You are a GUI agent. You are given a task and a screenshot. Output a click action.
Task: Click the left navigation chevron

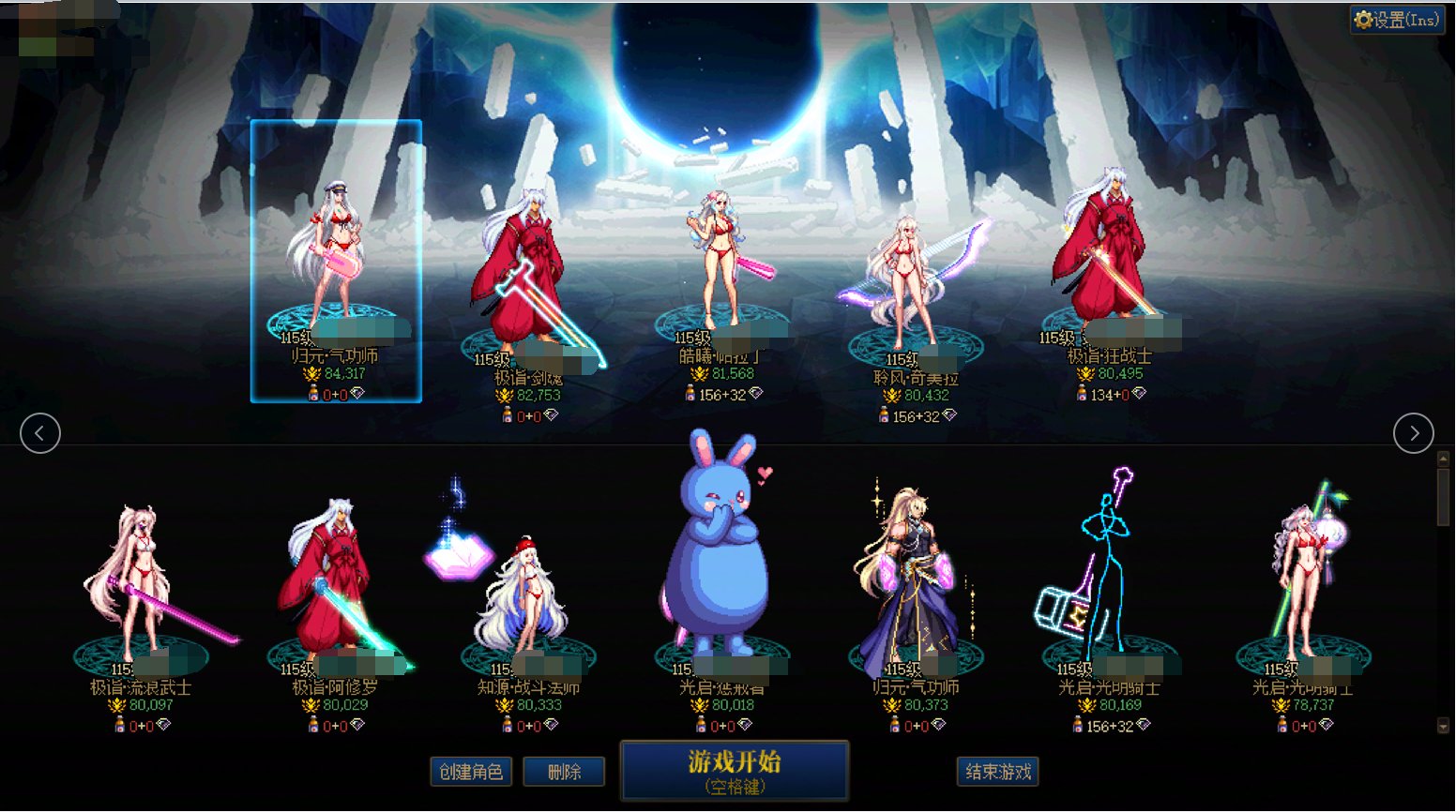click(39, 433)
